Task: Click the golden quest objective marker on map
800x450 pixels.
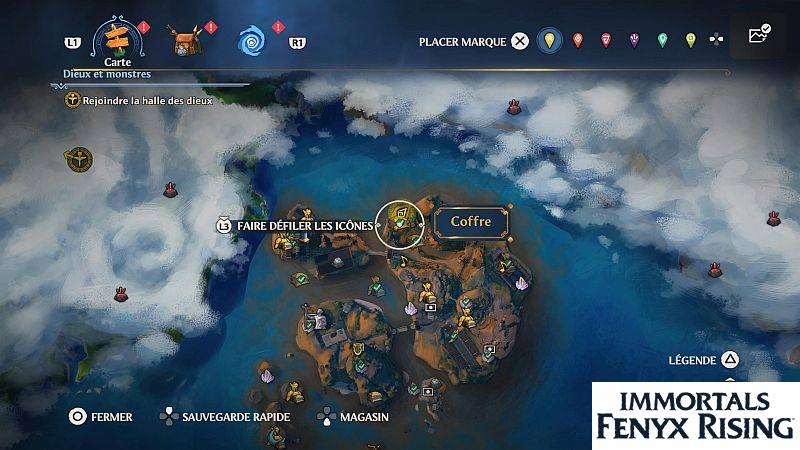Action: (x=78, y=157)
